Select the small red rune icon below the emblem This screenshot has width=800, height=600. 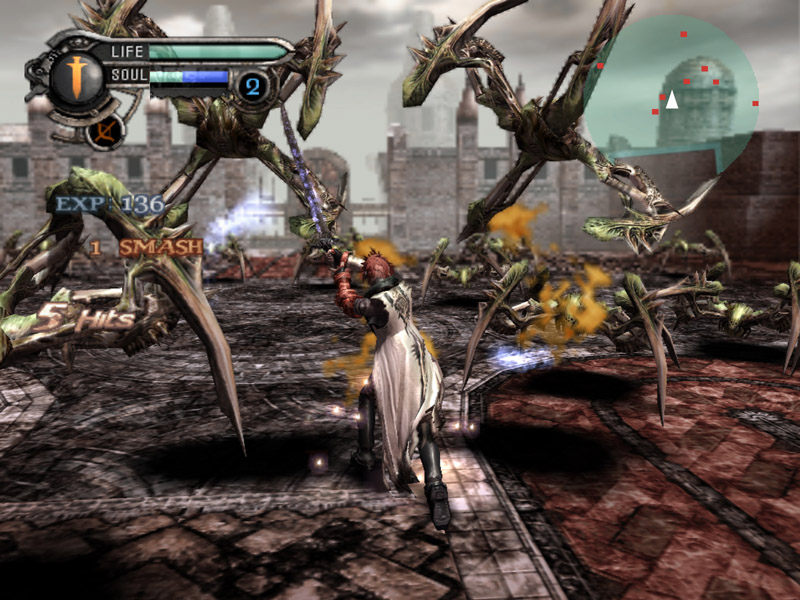tap(103, 130)
